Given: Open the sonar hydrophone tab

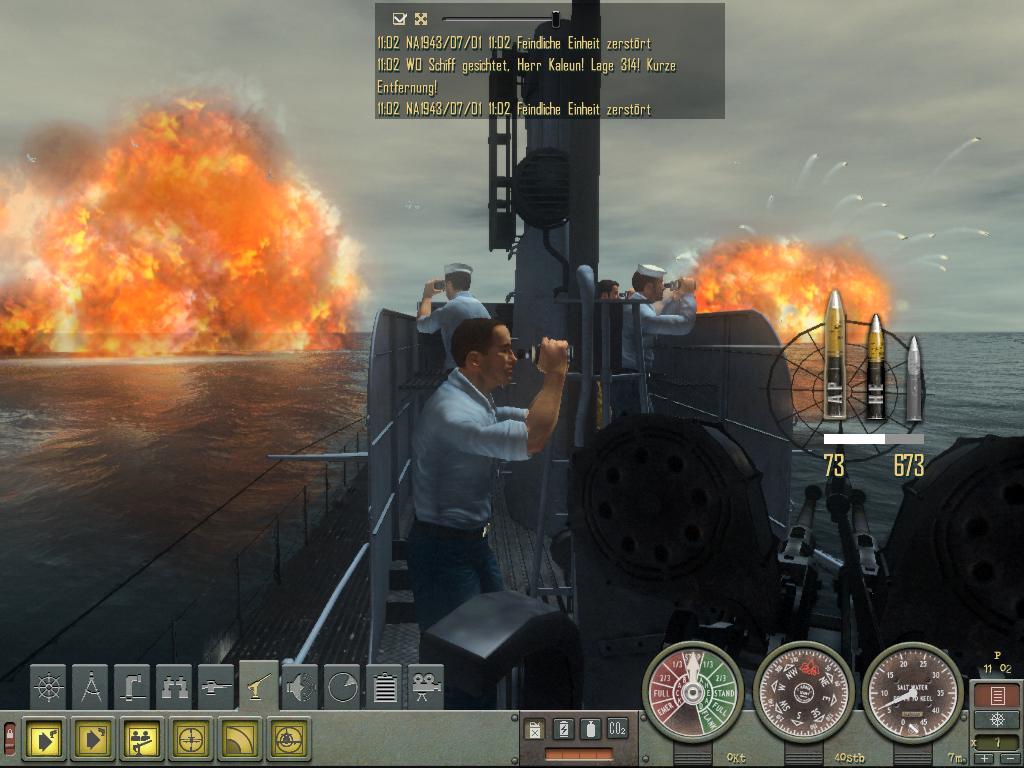Looking at the screenshot, I should (300, 688).
